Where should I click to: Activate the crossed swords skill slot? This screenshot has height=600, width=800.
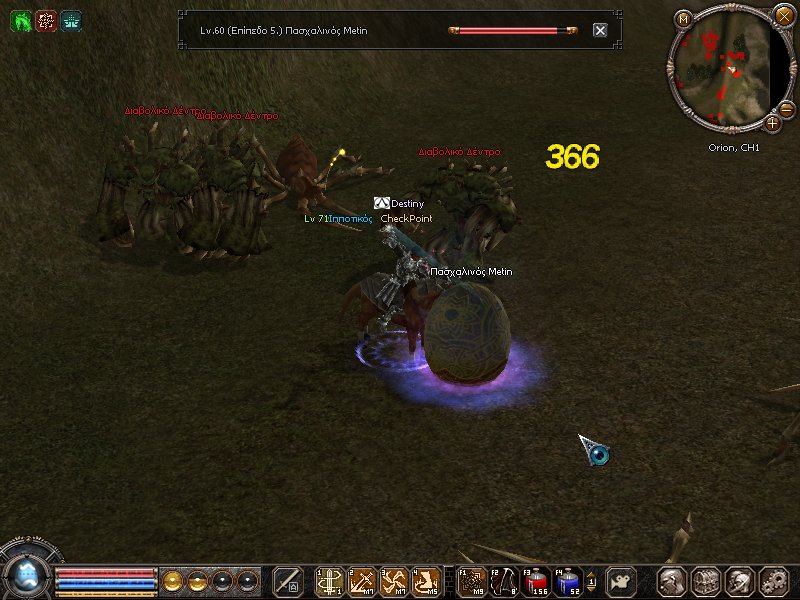pos(394,581)
